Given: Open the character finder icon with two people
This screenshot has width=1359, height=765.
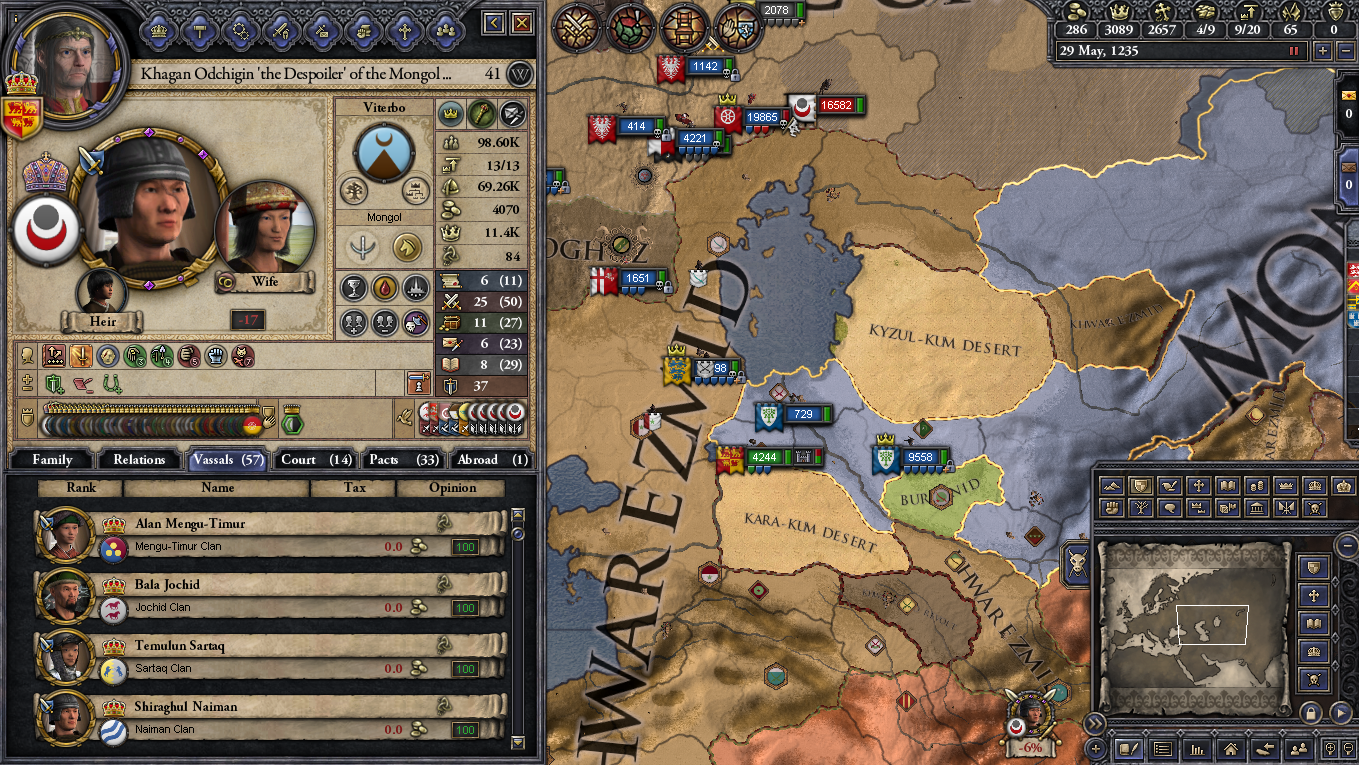Looking at the screenshot, I should tap(1297, 749).
